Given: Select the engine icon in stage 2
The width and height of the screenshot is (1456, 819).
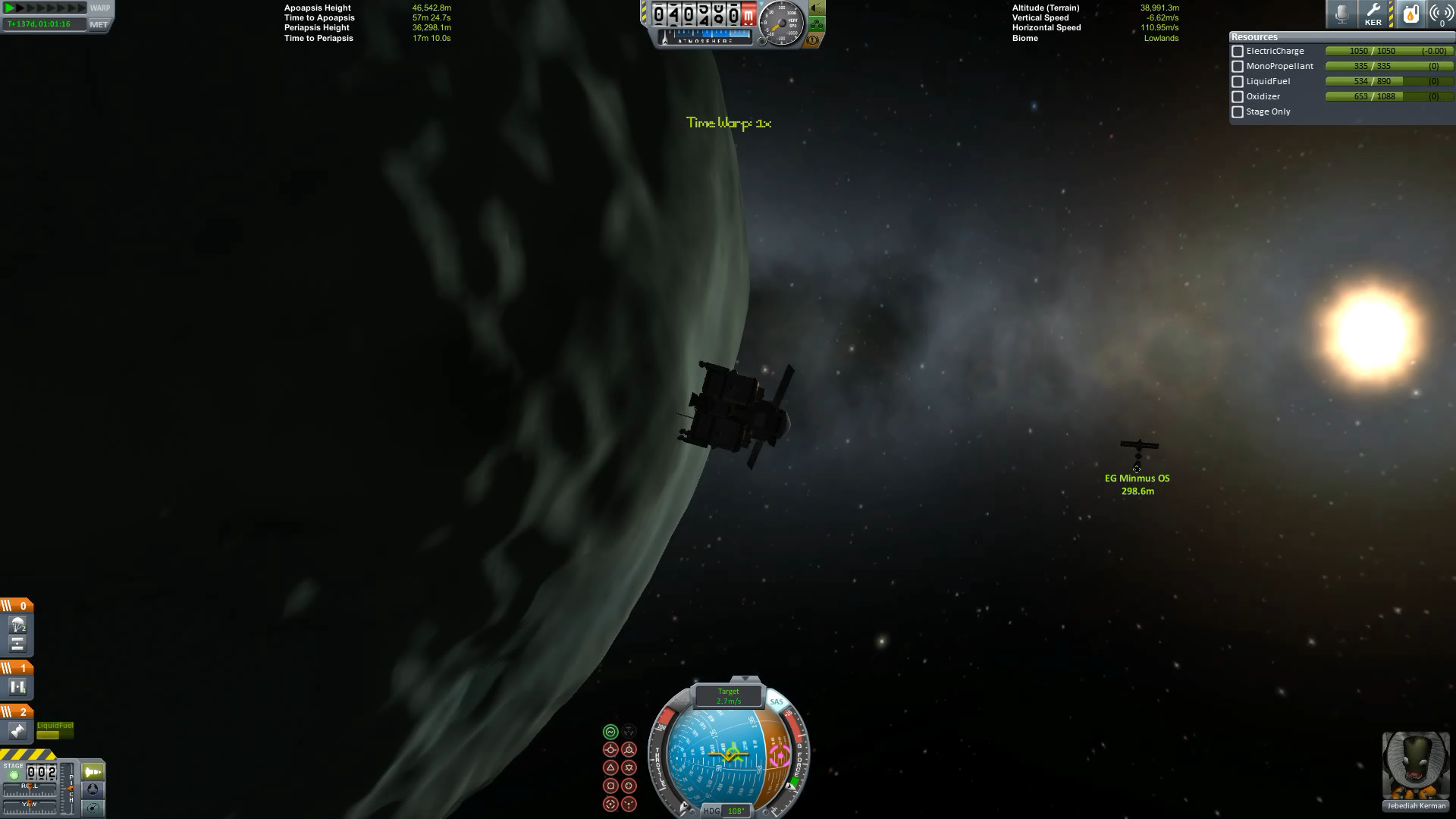Looking at the screenshot, I should pos(17,731).
